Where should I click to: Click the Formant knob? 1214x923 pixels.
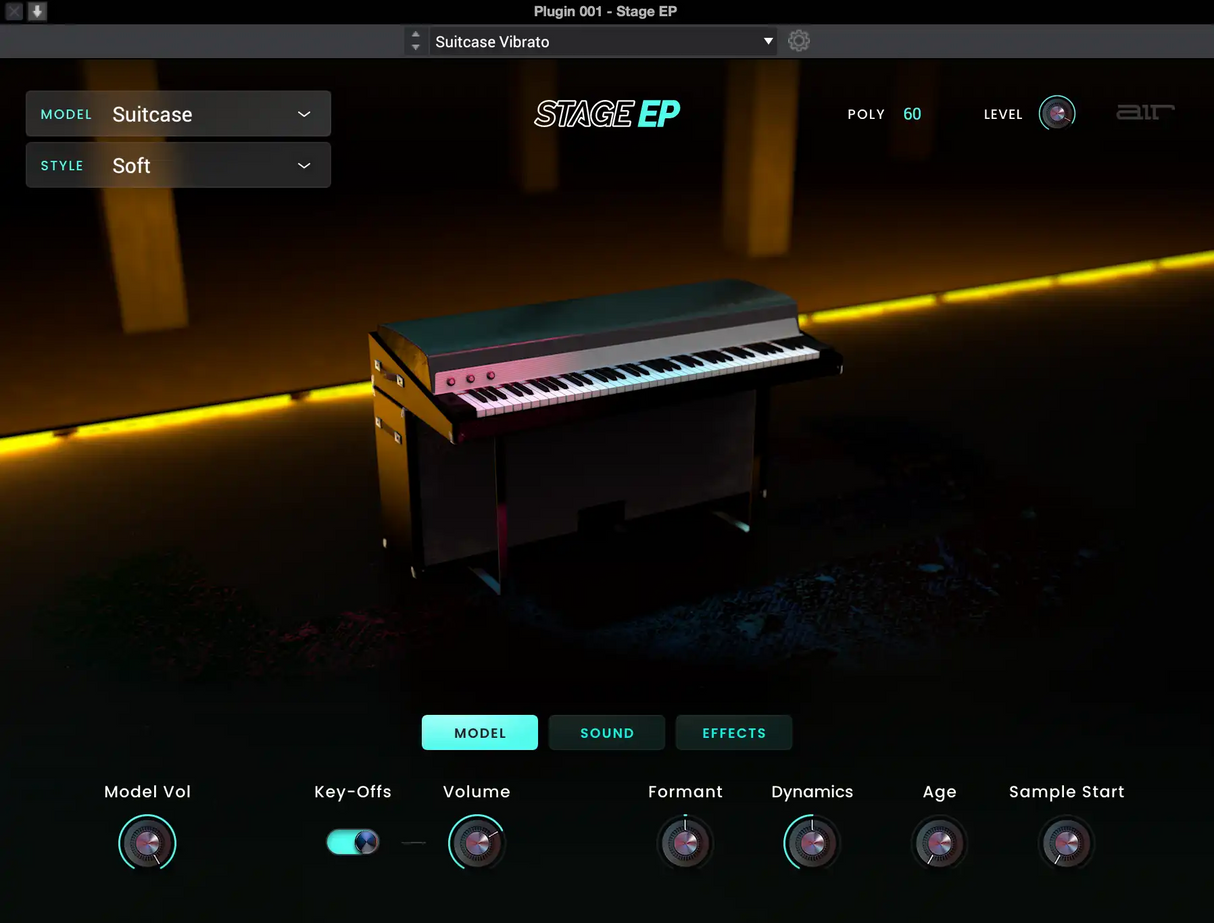685,842
